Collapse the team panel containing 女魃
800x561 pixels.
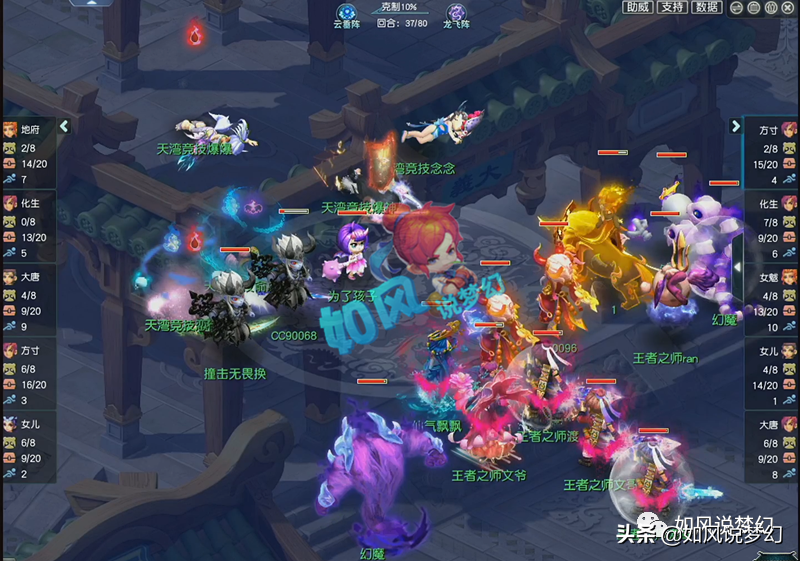coord(736,127)
